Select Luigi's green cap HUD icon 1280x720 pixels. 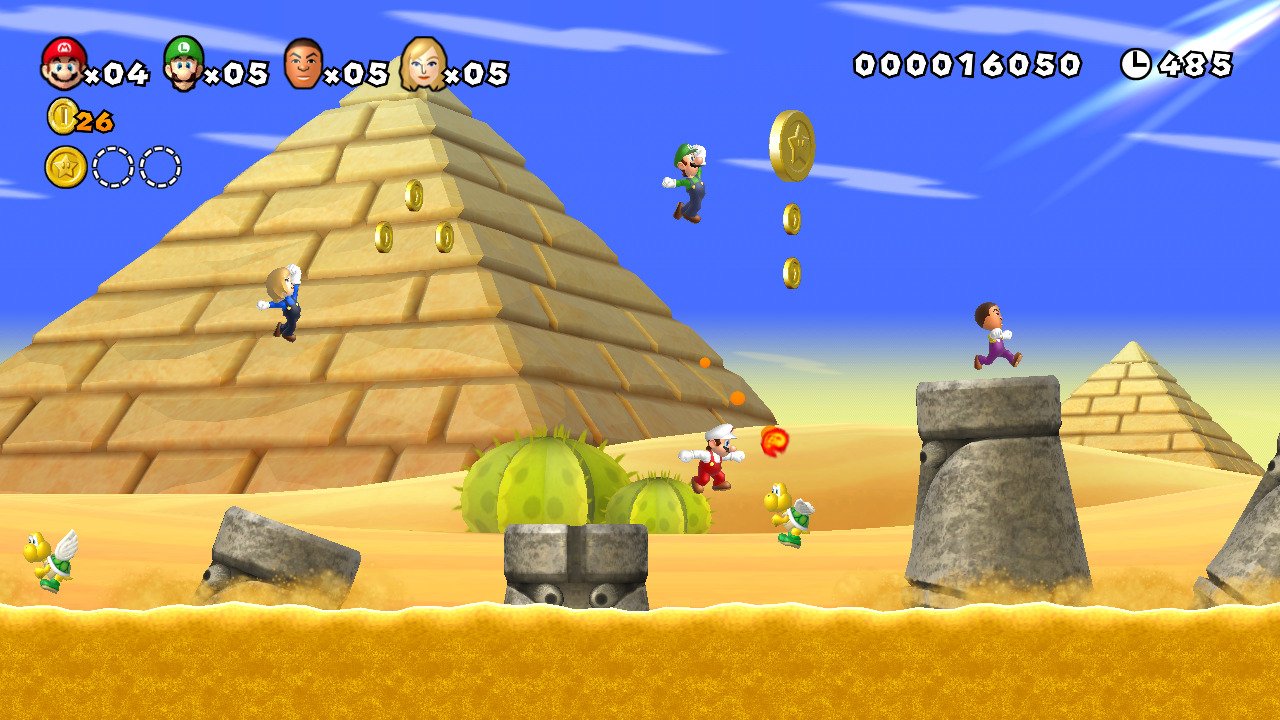pyautogui.click(x=184, y=62)
